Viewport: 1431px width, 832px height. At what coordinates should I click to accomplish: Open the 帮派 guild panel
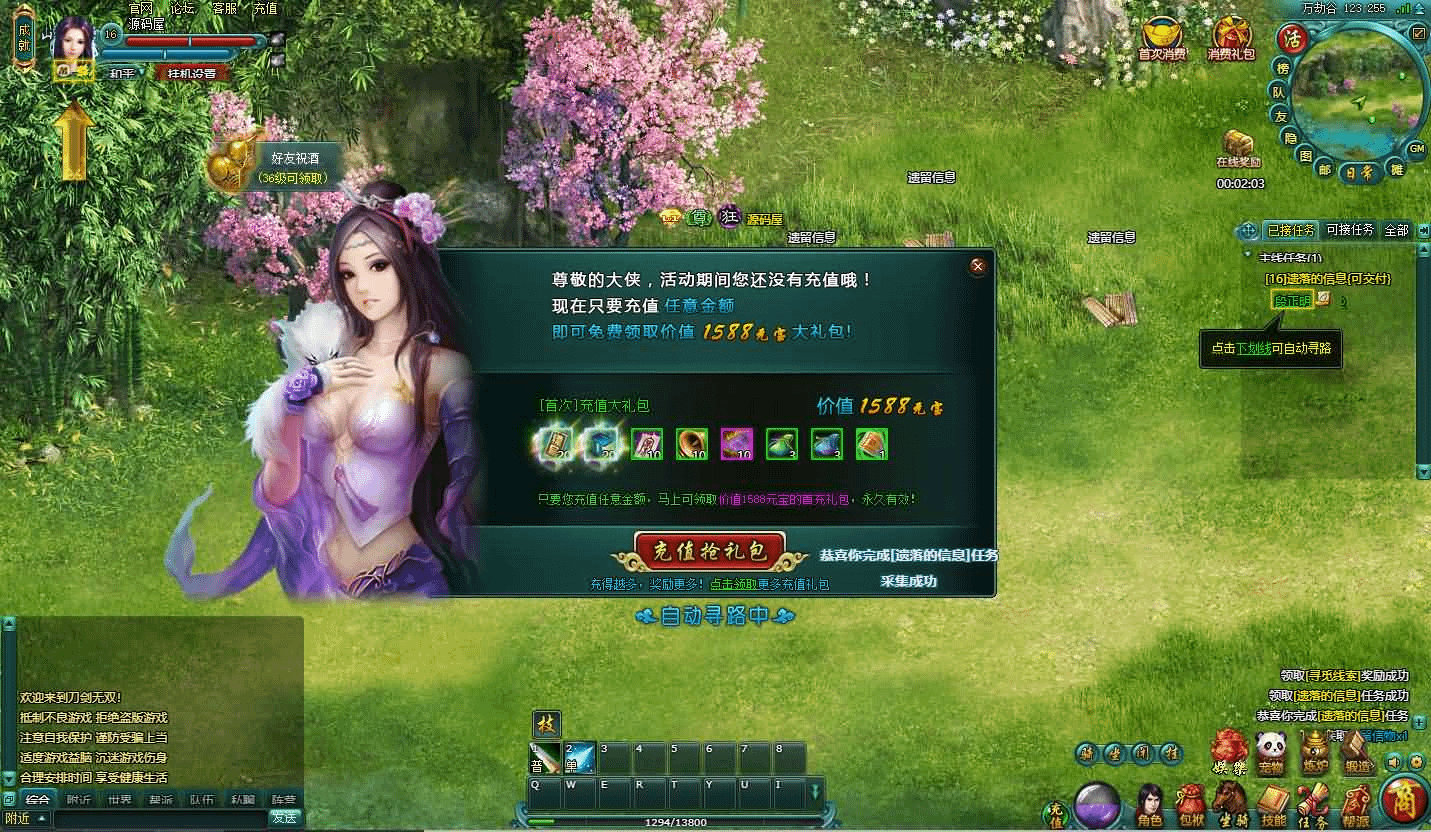click(1356, 806)
